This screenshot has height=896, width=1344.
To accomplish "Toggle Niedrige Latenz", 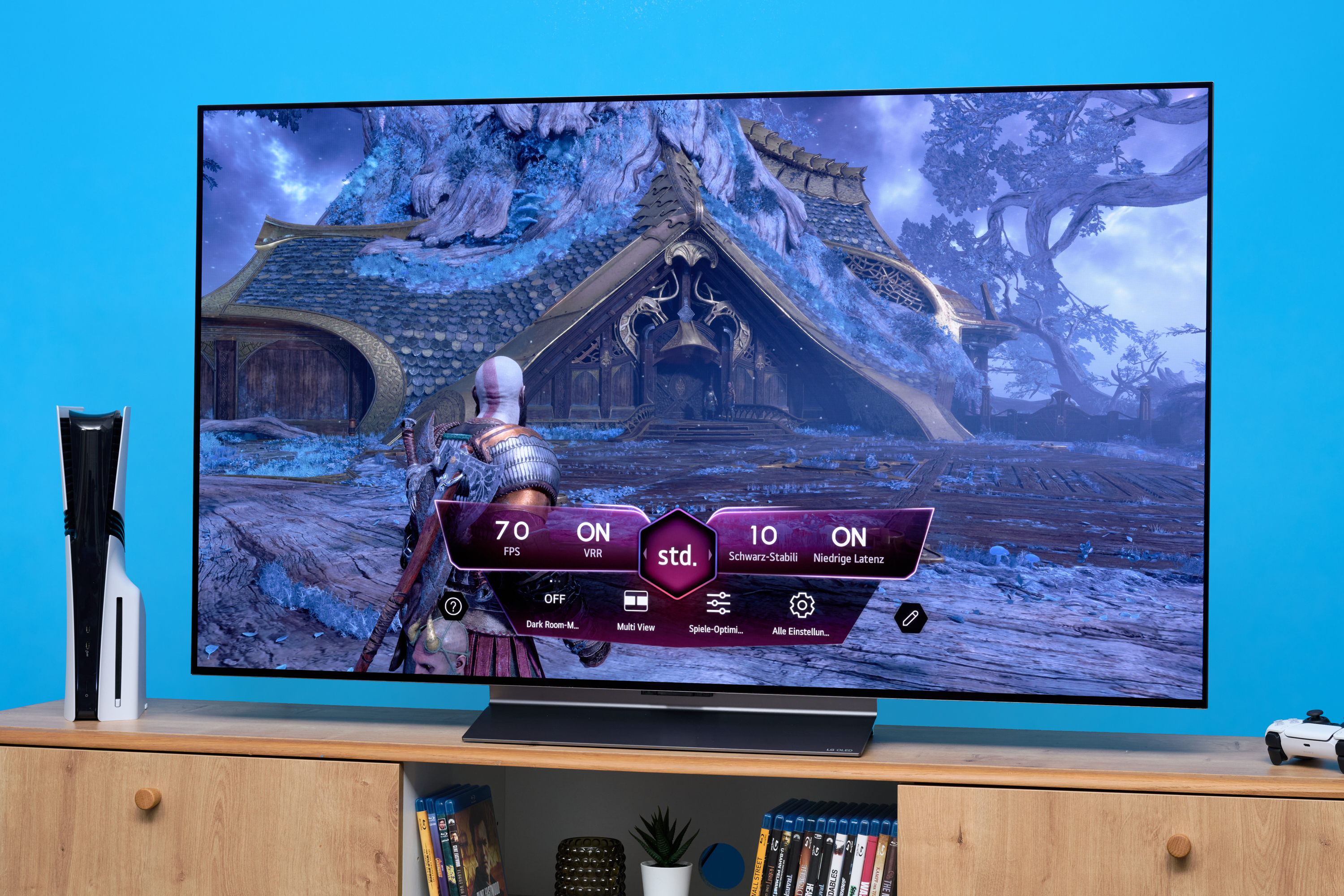I will click(x=849, y=544).
